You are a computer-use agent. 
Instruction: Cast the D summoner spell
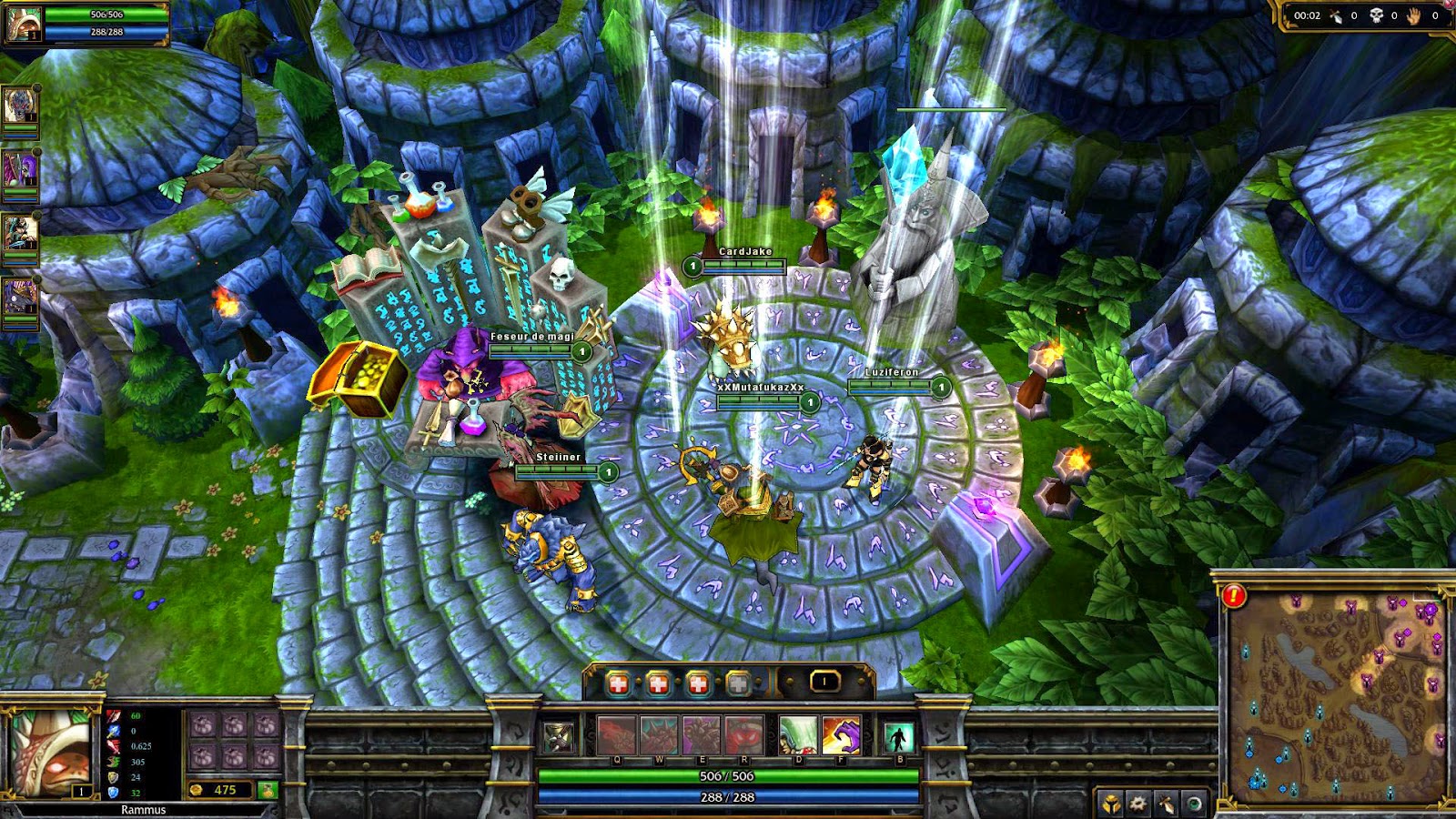point(798,735)
